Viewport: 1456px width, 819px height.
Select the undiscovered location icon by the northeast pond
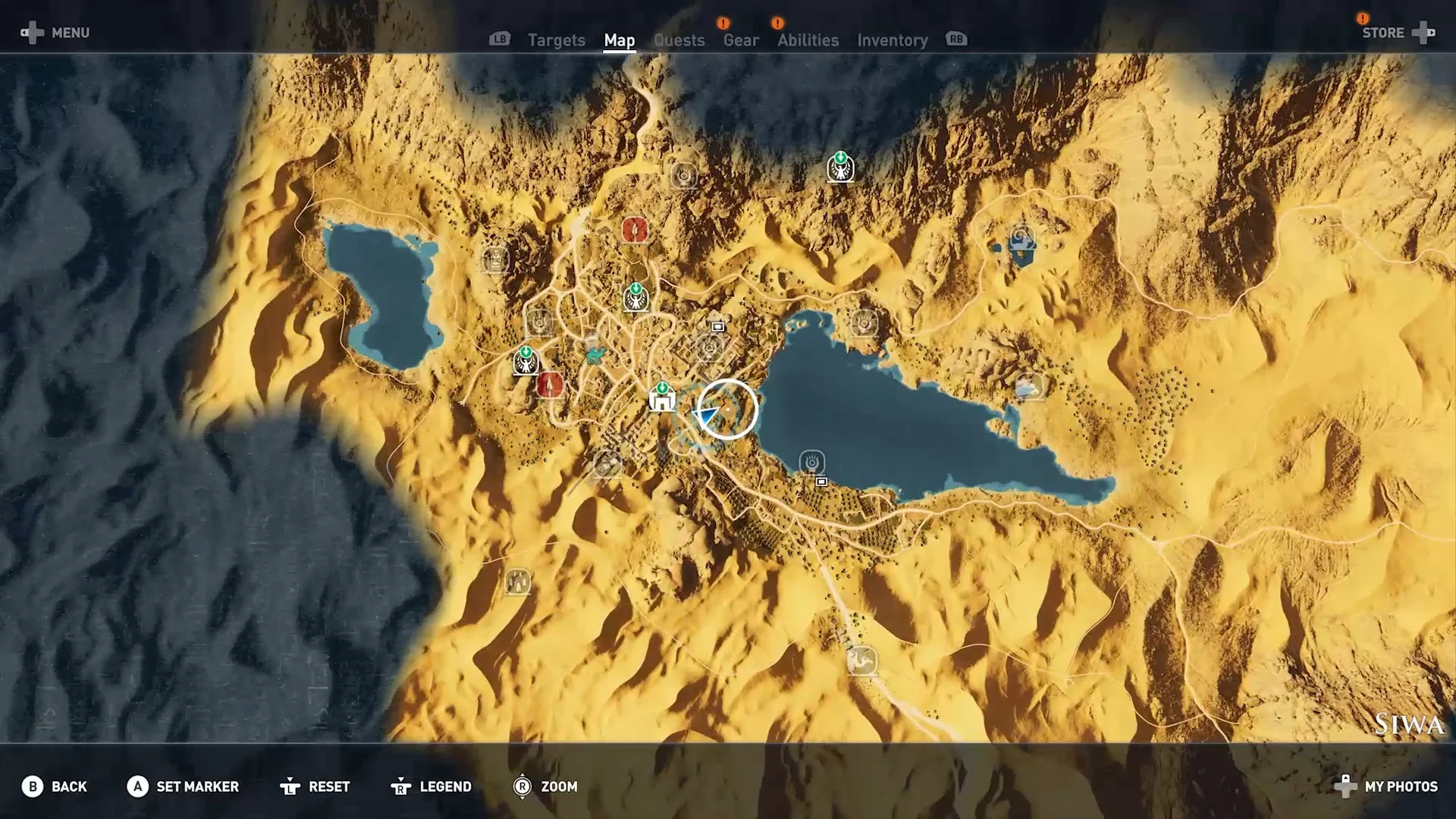(1021, 237)
